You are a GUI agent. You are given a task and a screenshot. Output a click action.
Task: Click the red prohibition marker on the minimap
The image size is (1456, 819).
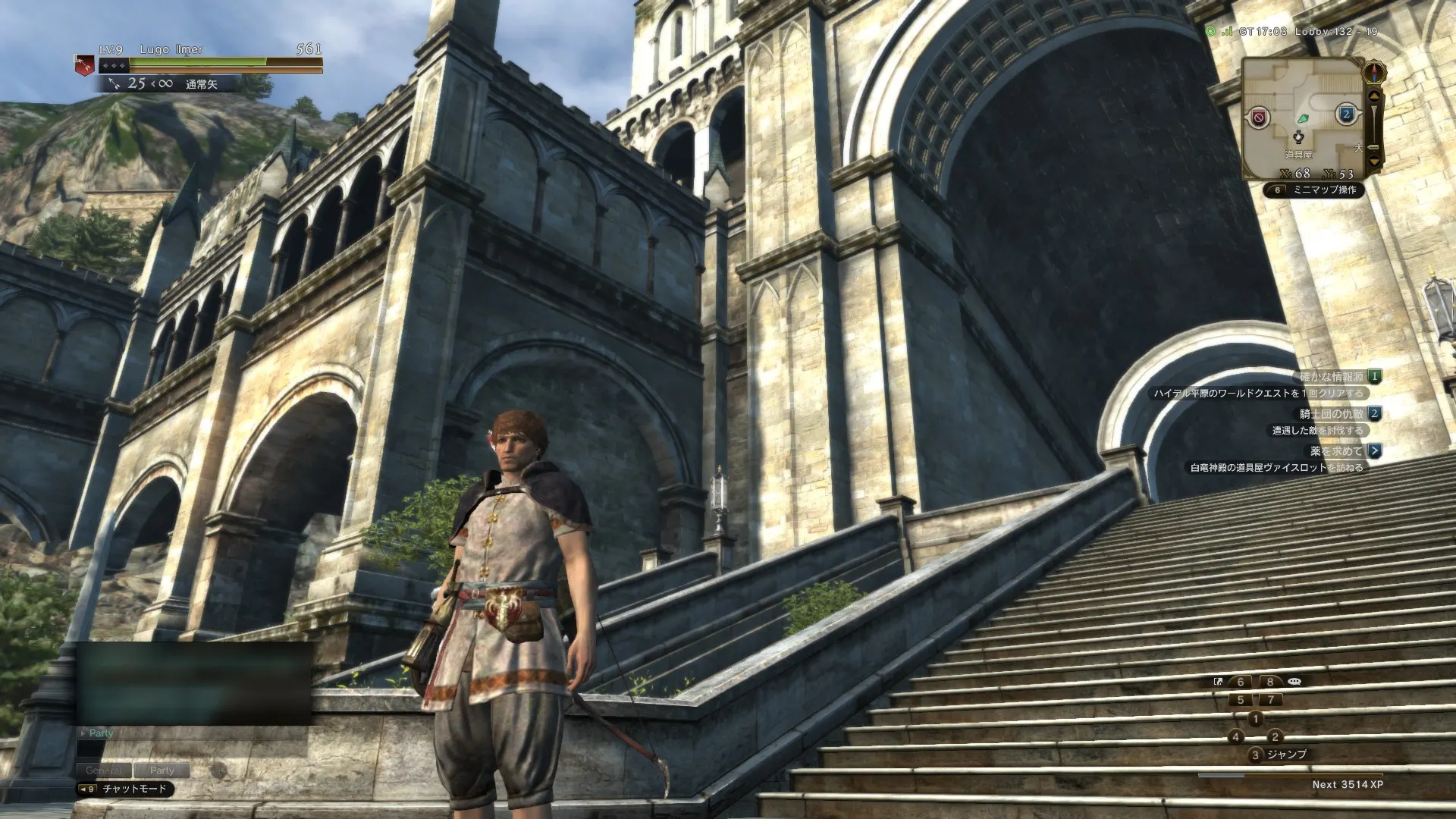(1259, 117)
